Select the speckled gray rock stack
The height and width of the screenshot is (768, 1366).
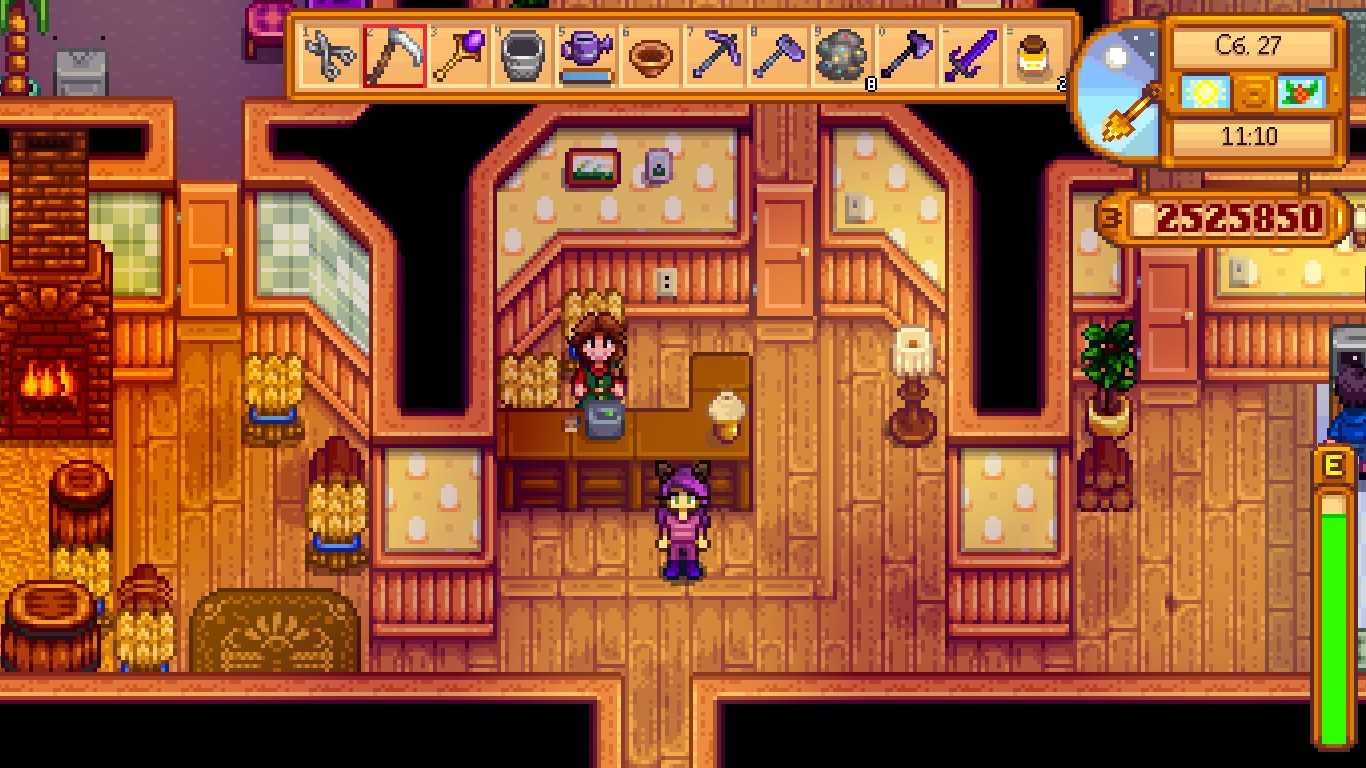click(842, 56)
